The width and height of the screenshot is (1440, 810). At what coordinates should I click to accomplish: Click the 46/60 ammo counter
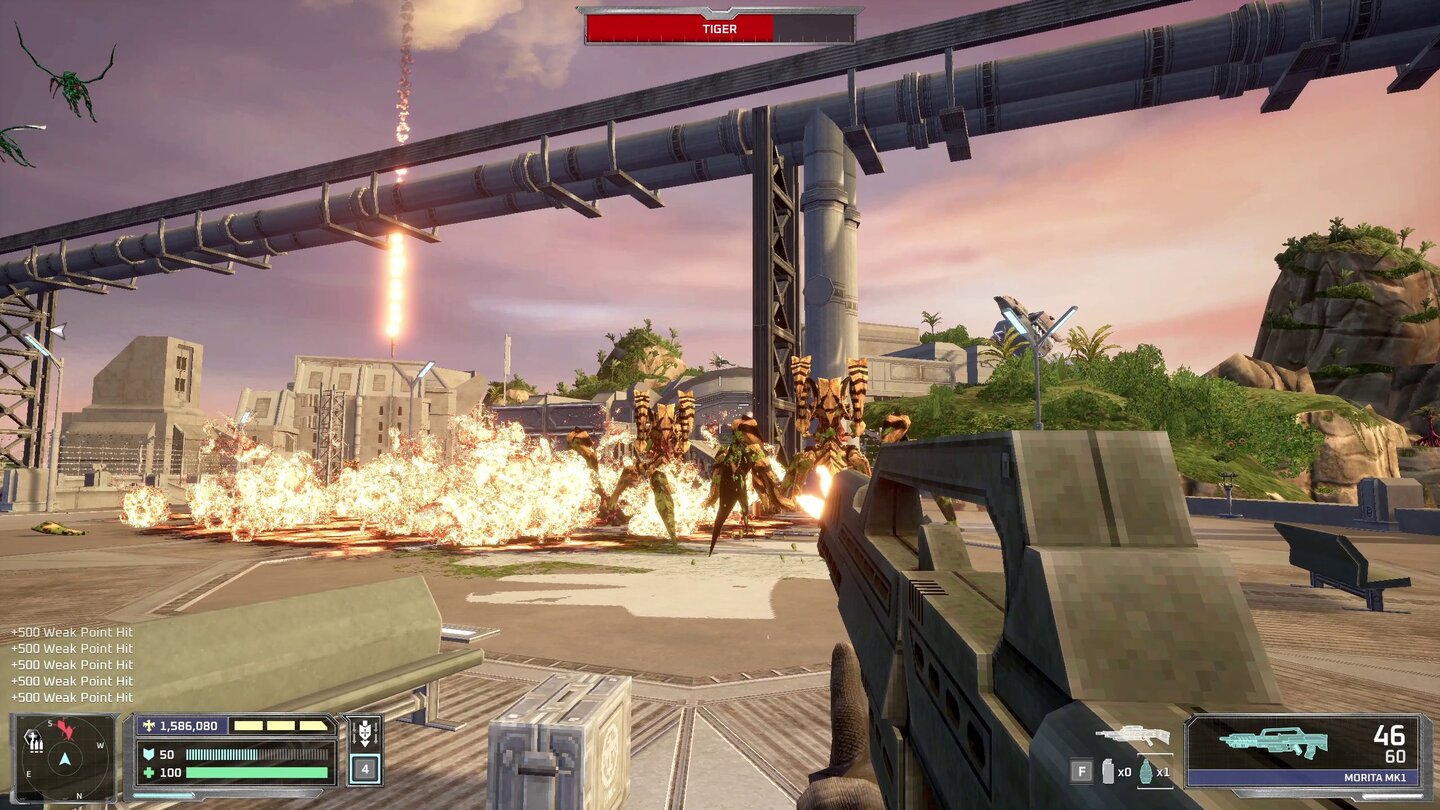(x=1388, y=740)
